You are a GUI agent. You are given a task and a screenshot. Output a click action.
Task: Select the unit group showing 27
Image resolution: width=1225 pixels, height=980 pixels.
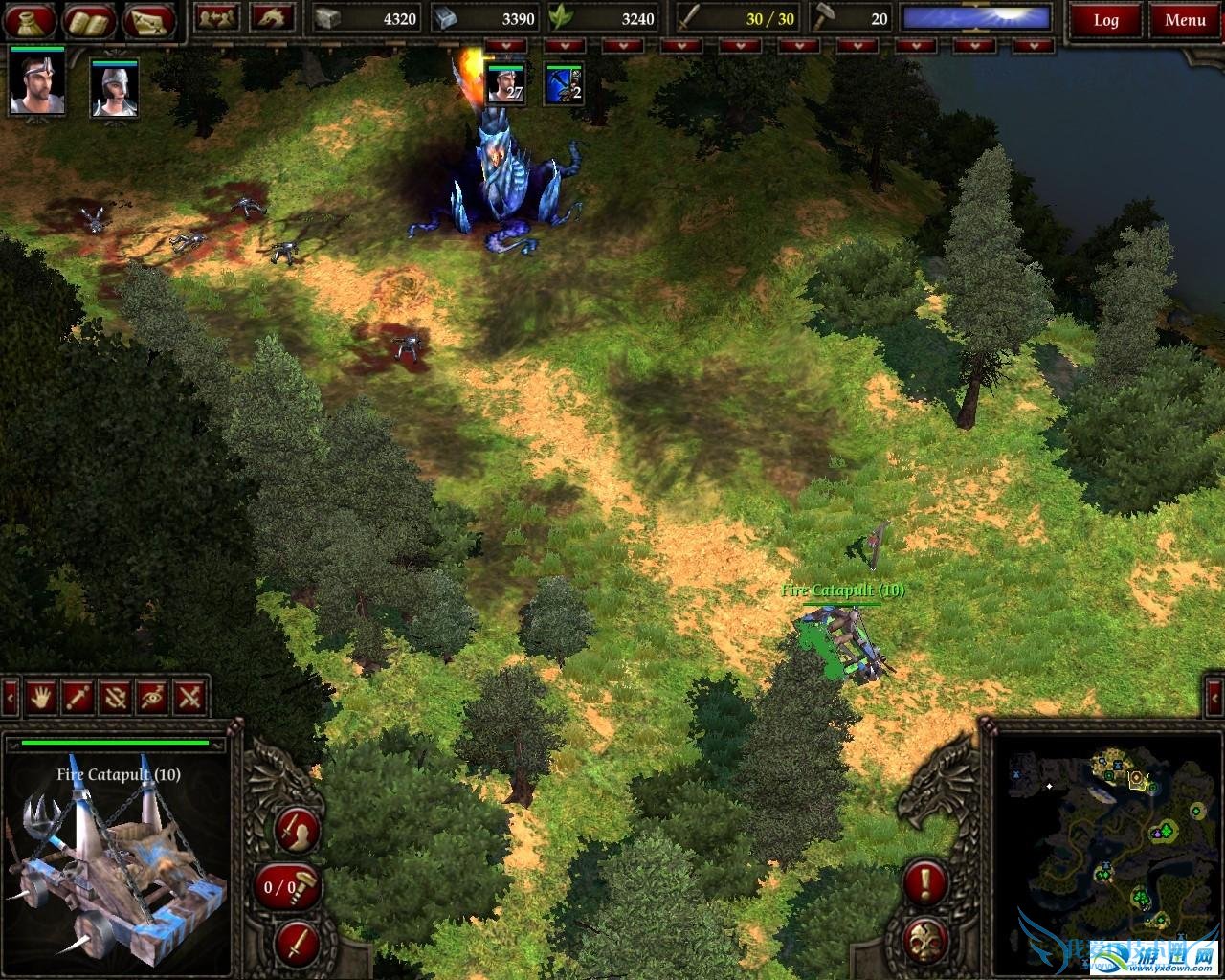505,83
